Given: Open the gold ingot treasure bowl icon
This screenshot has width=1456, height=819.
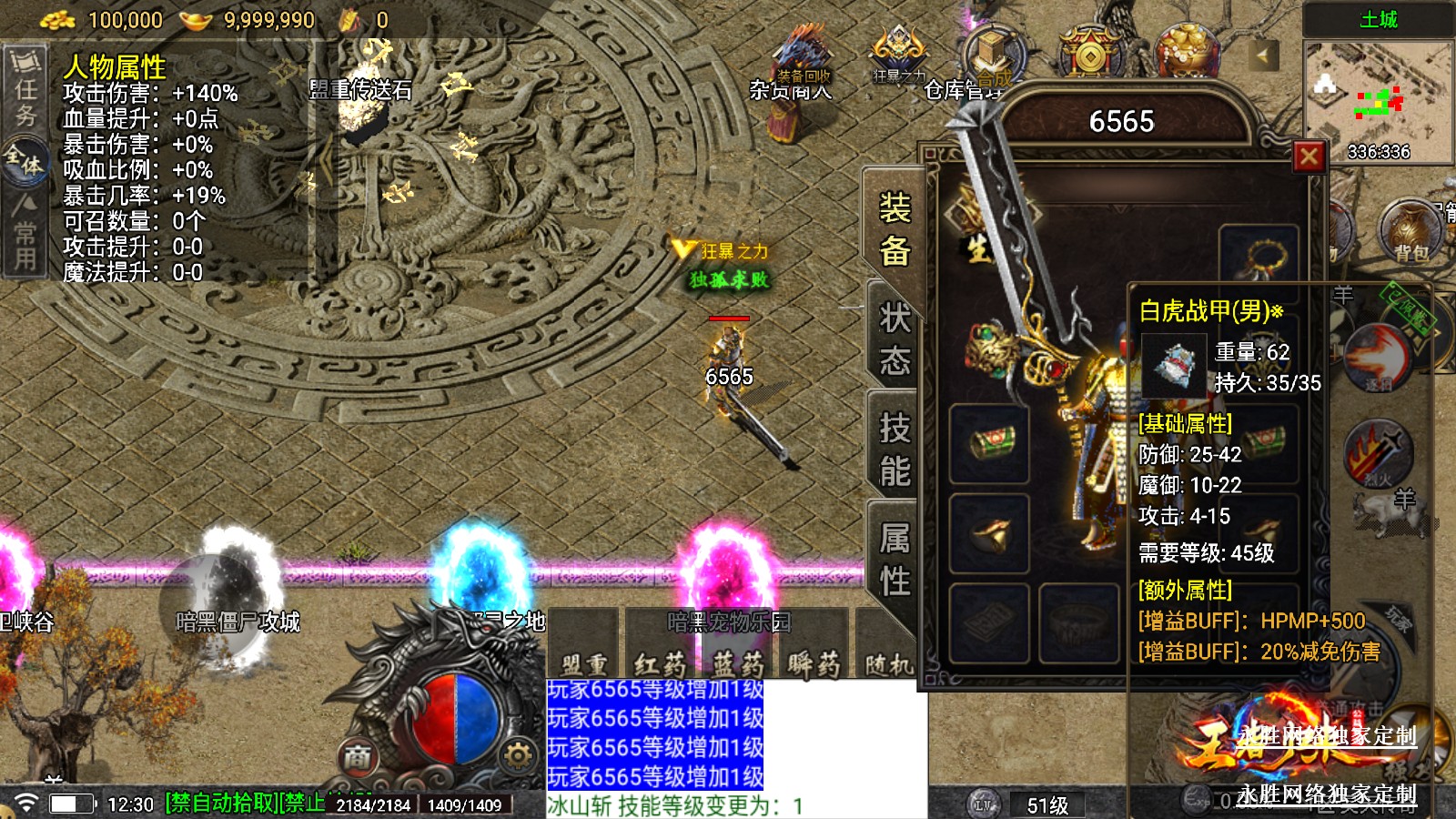Looking at the screenshot, I should (x=1187, y=49).
